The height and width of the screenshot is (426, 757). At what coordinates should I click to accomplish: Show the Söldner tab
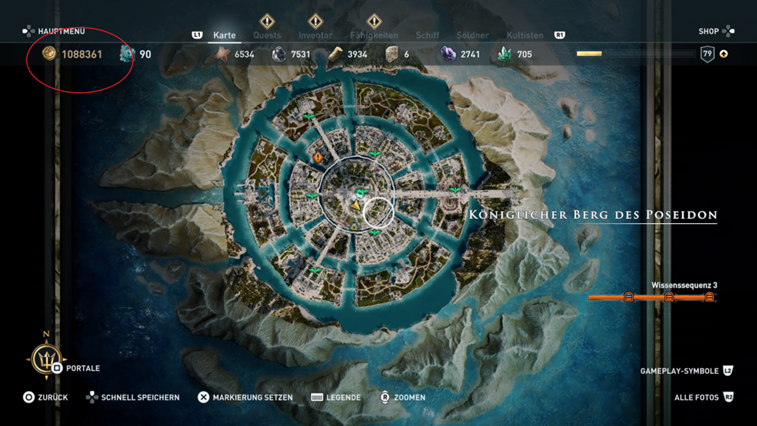coord(473,35)
